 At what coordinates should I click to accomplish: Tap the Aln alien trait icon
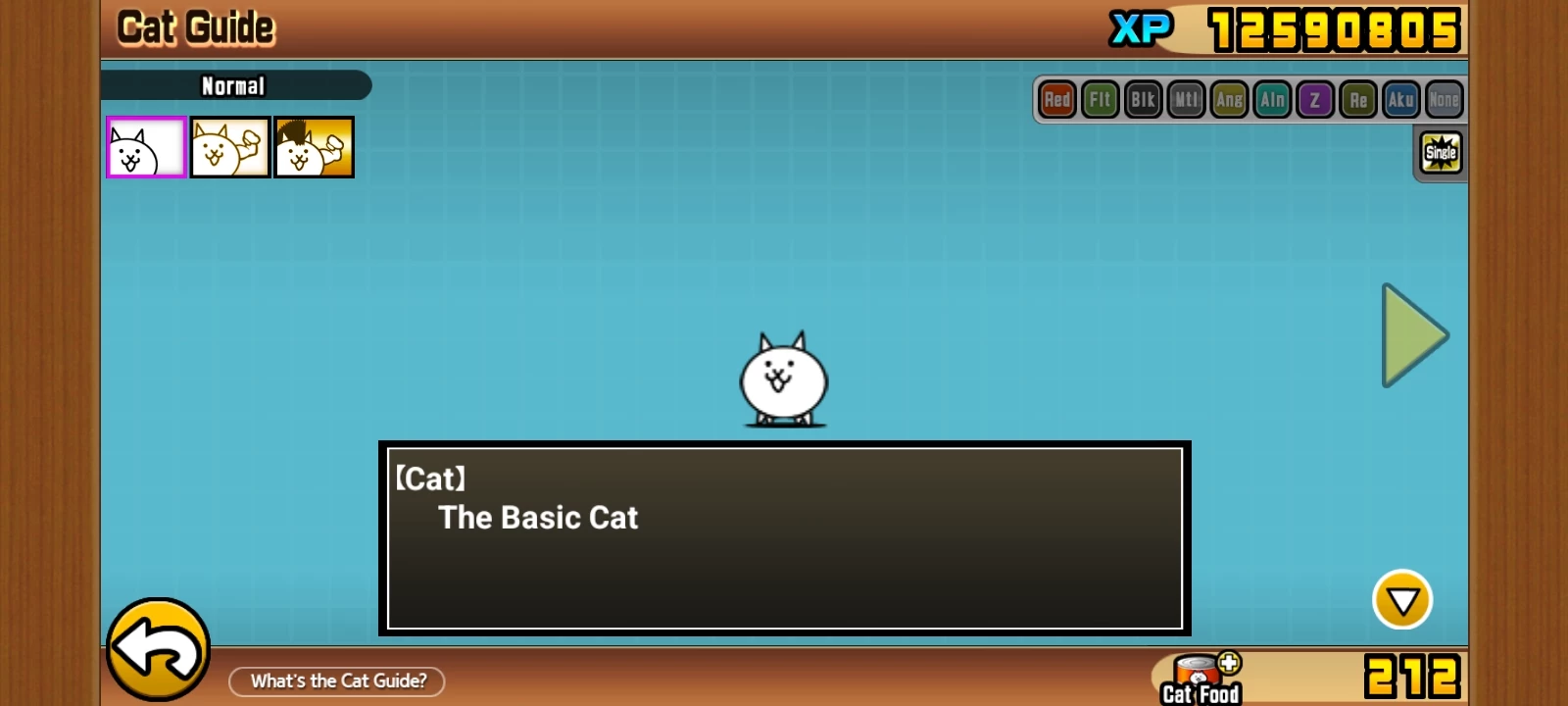tap(1272, 100)
